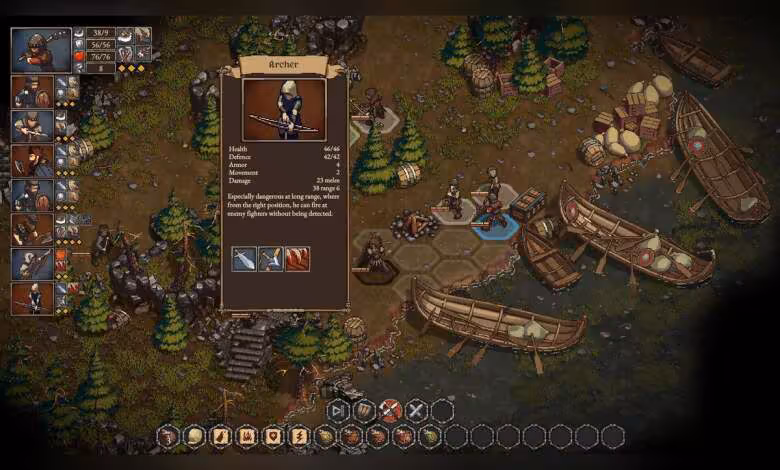Click the Archer panel's red claw skill icon
Image resolution: width=780 pixels, height=470 pixels.
[297, 259]
